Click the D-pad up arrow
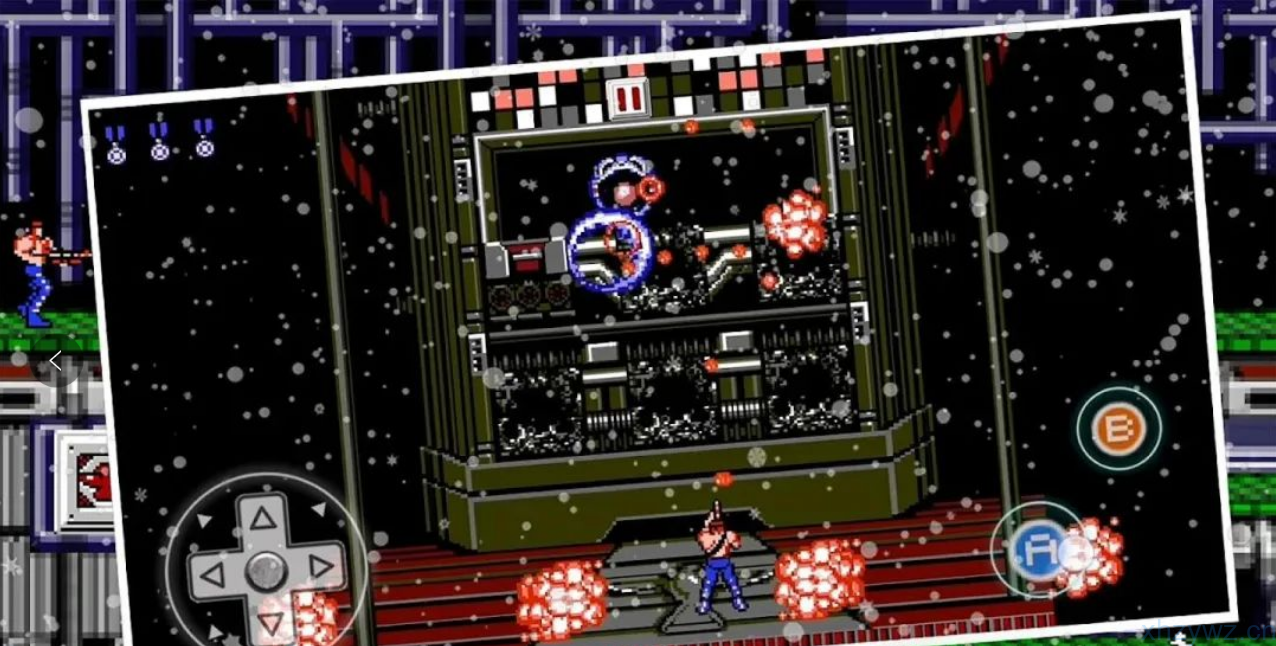Viewport: 1276px width, 646px height. tap(262, 518)
